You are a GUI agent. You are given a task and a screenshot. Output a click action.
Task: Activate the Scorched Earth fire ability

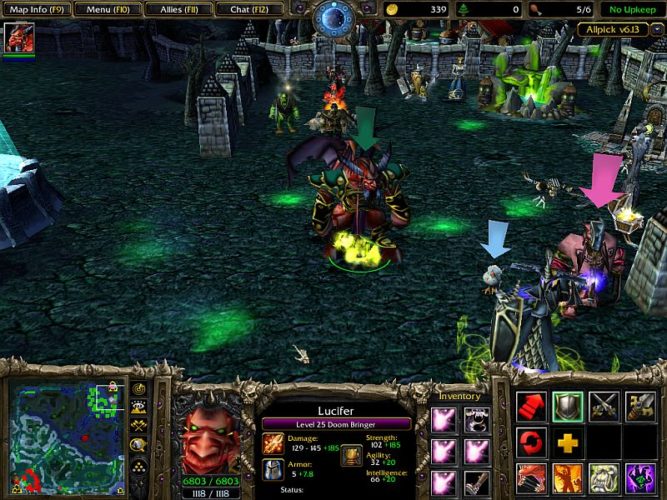[567, 478]
